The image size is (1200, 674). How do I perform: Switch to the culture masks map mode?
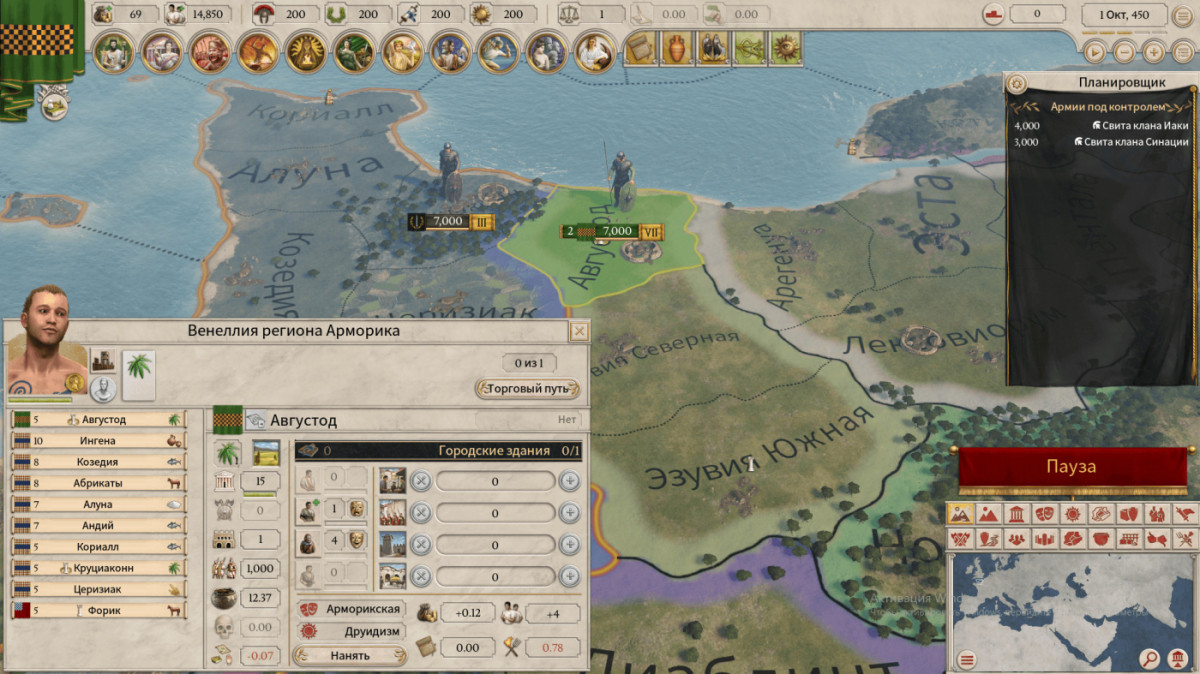[x=1044, y=514]
